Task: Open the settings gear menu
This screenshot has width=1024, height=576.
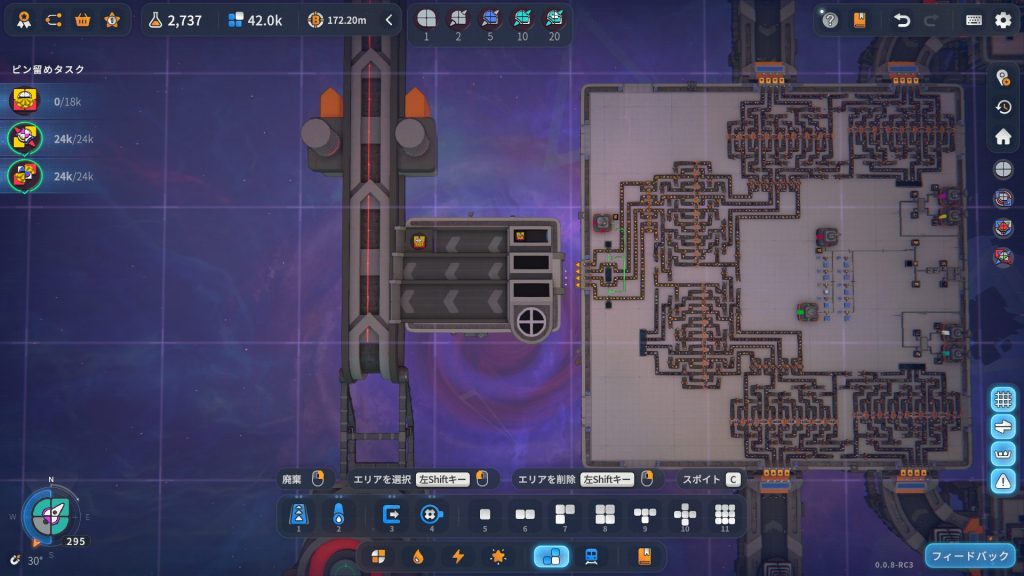Action: coord(1003,20)
